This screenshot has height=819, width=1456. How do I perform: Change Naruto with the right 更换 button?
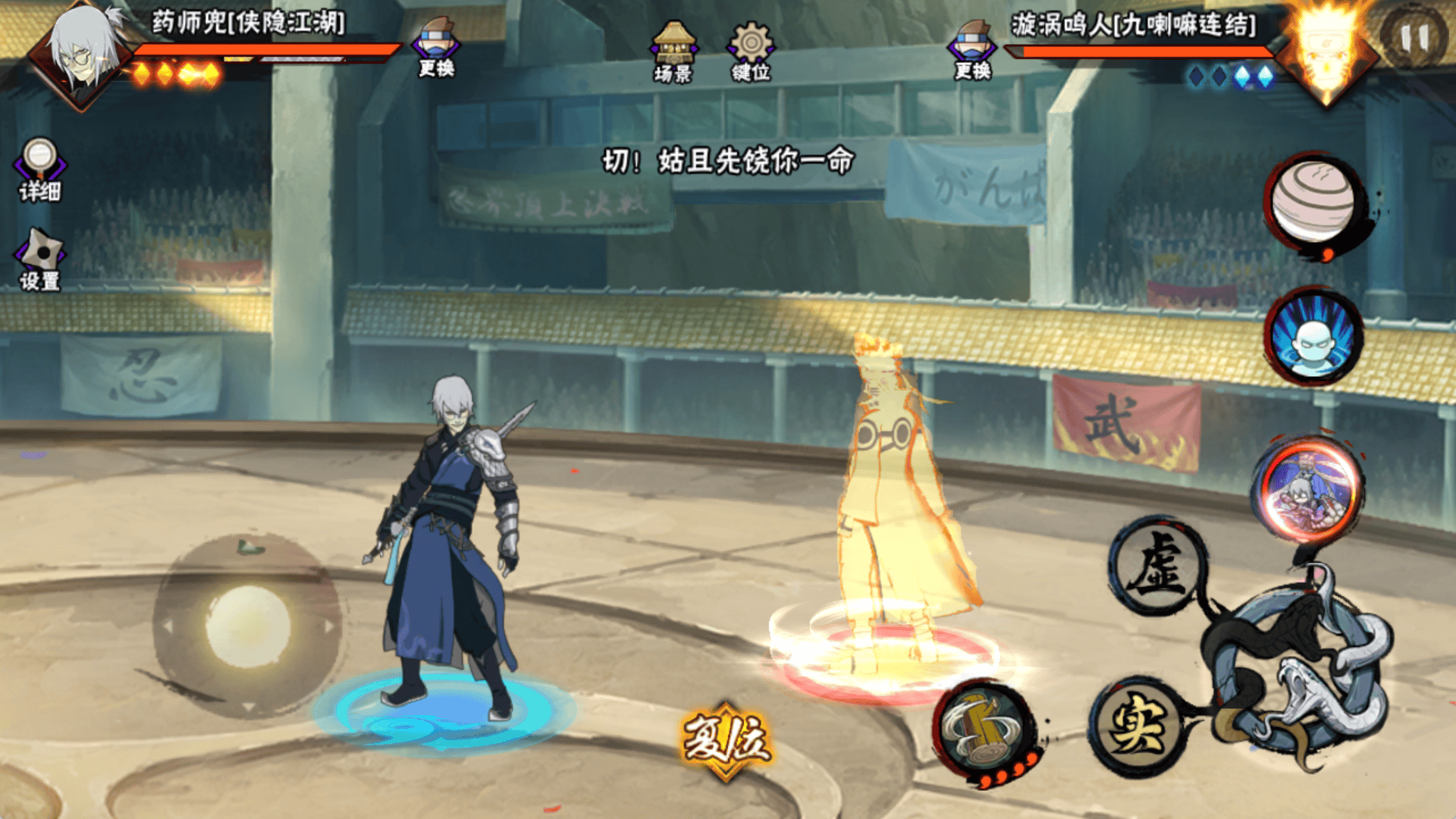click(x=972, y=49)
